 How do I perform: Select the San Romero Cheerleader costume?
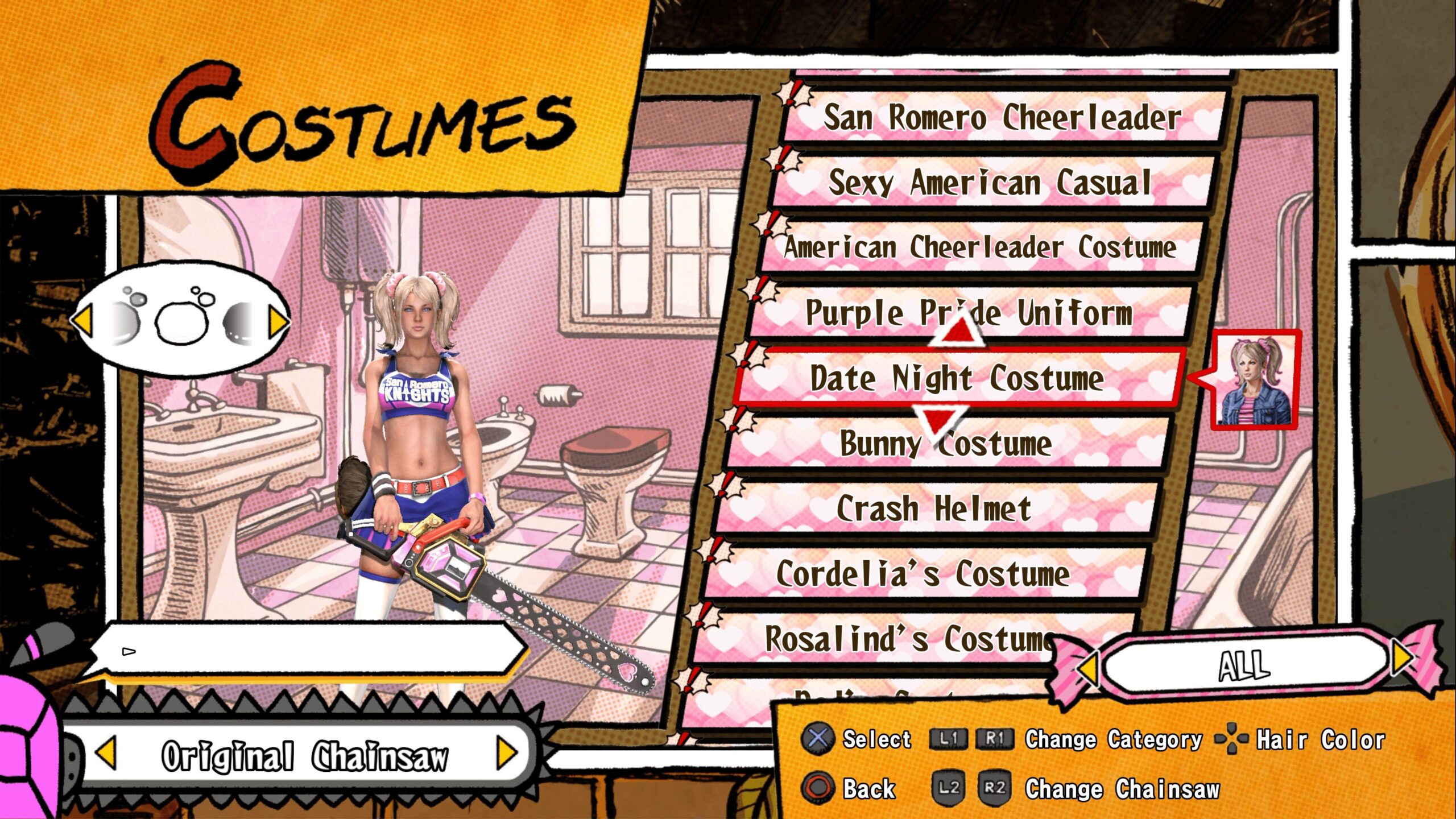tap(1002, 118)
